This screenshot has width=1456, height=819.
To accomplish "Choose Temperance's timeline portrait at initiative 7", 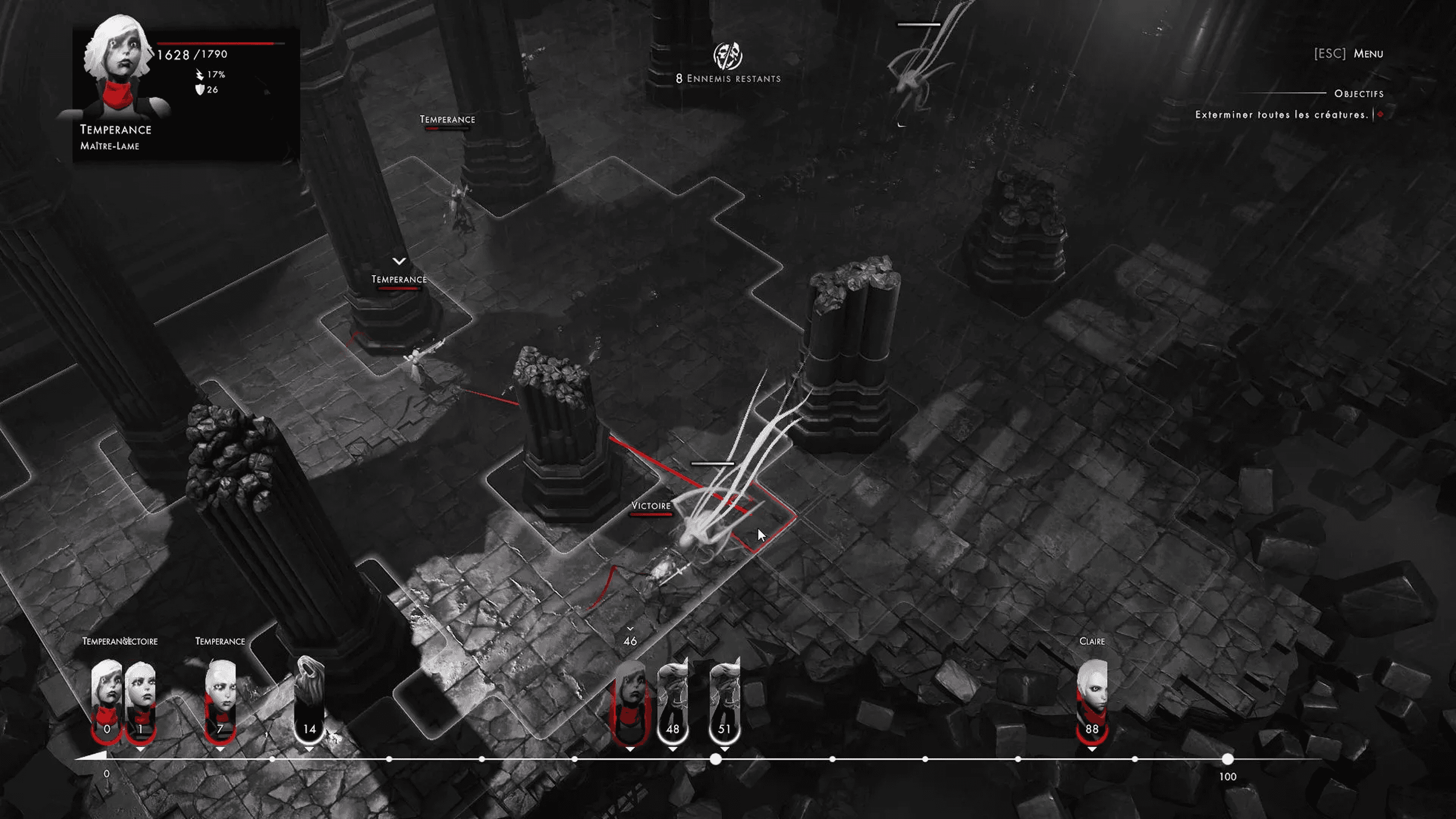I will (220, 701).
